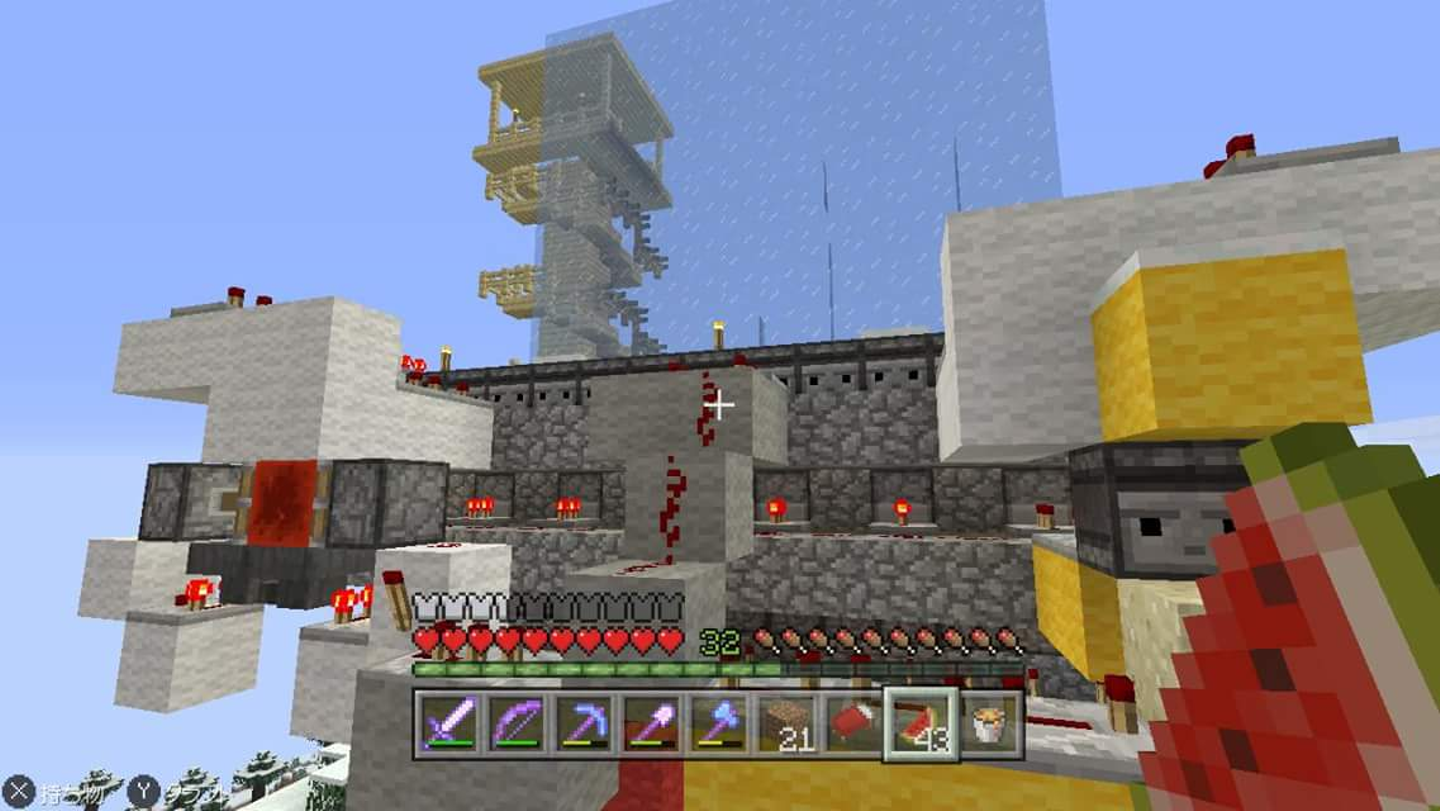Choose the bucket slot in the hotbar
1440x811 pixels.
pyautogui.click(x=990, y=722)
